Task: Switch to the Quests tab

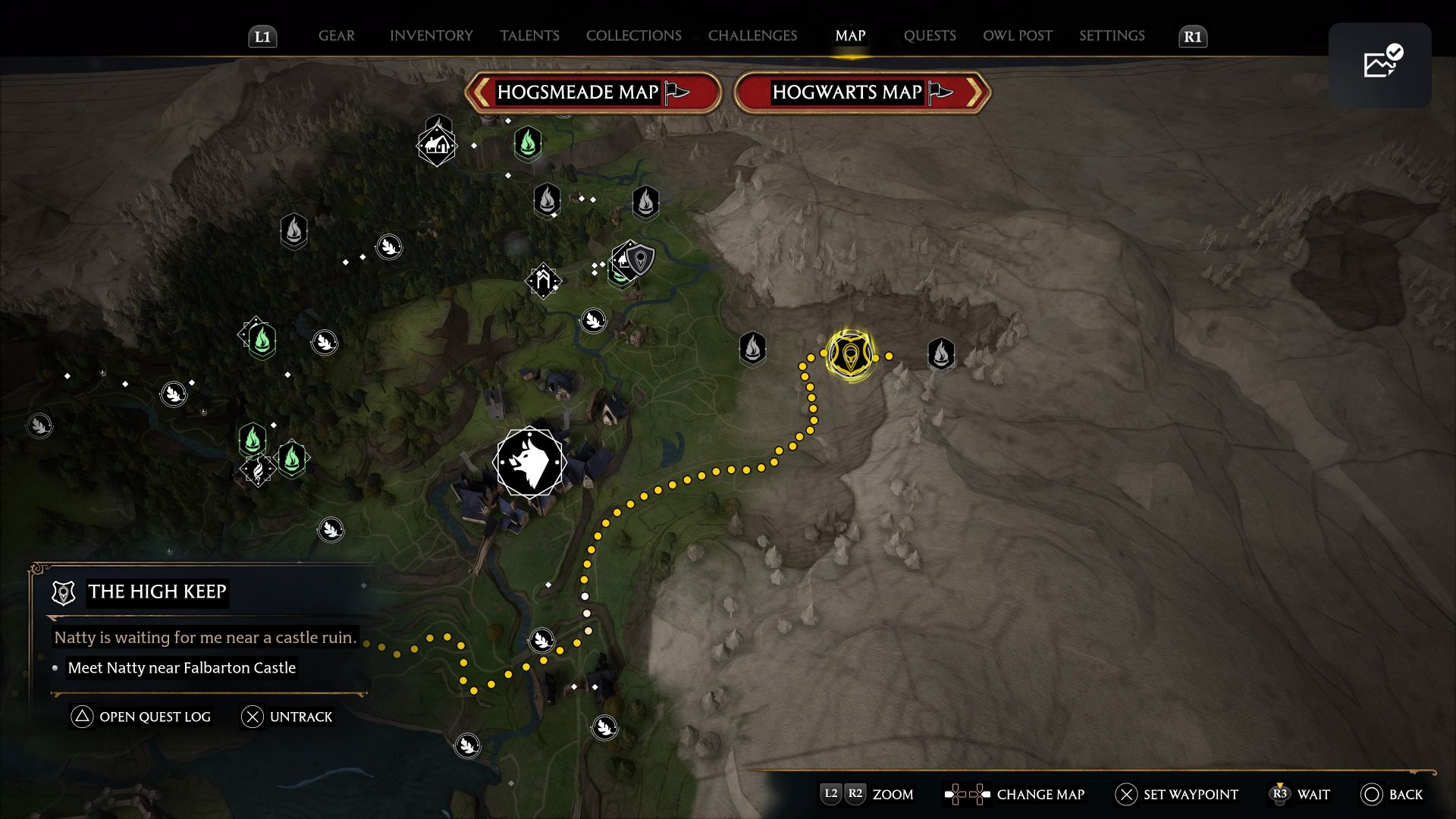Action: tap(930, 36)
